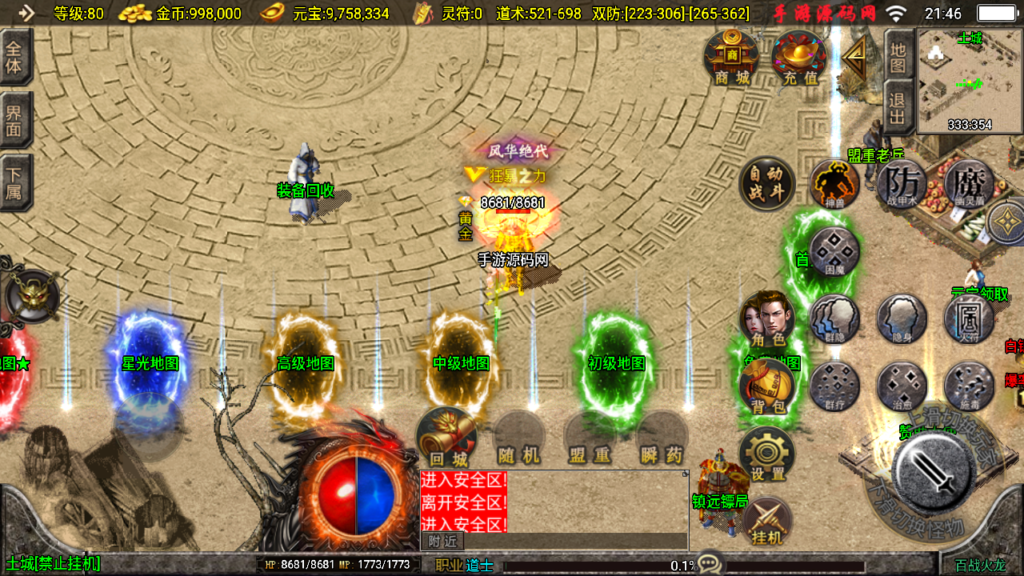Open the 背包 backpack
This screenshot has width=1024, height=576.
(766, 386)
